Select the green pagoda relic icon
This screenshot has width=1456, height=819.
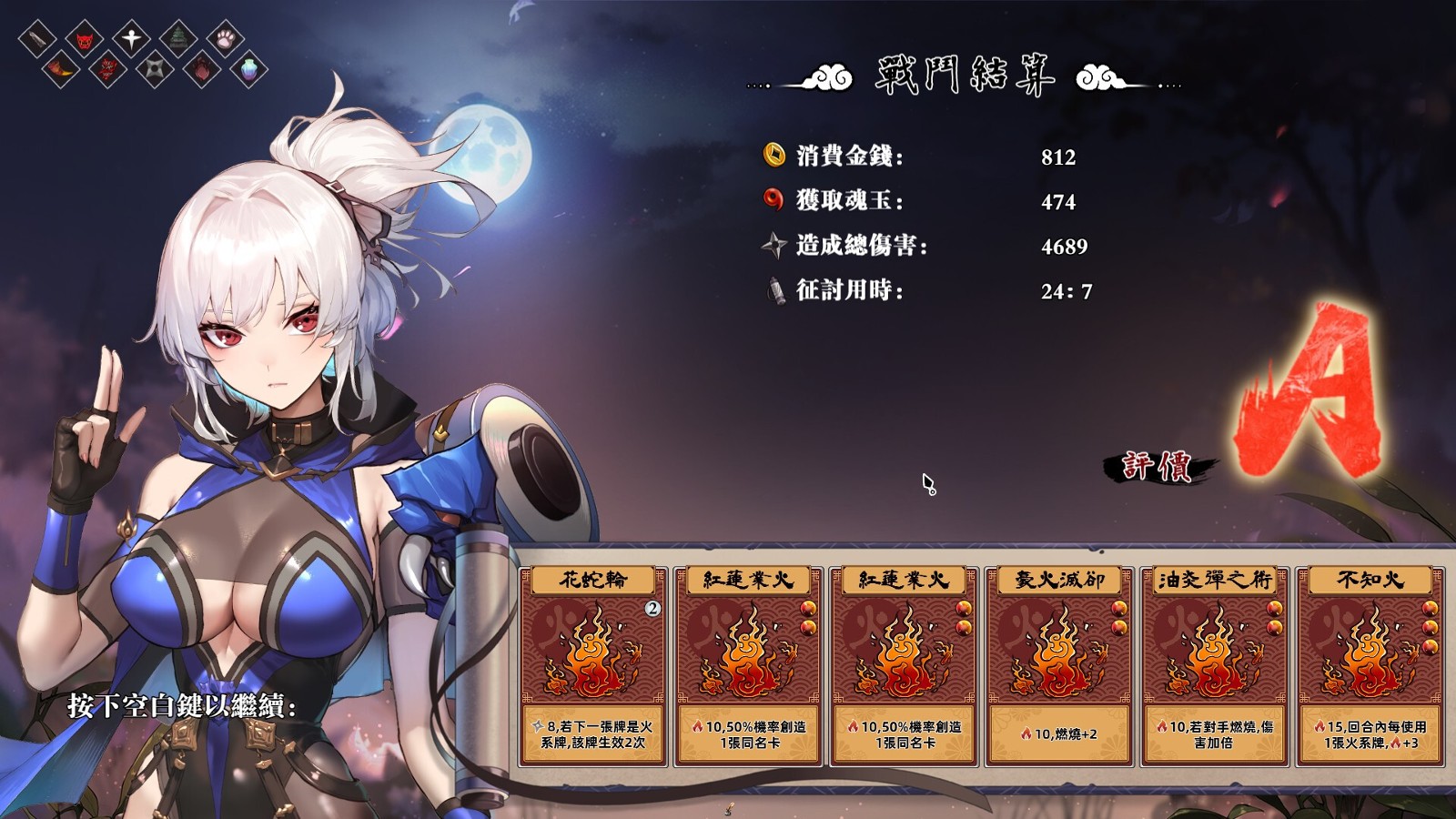click(178, 39)
